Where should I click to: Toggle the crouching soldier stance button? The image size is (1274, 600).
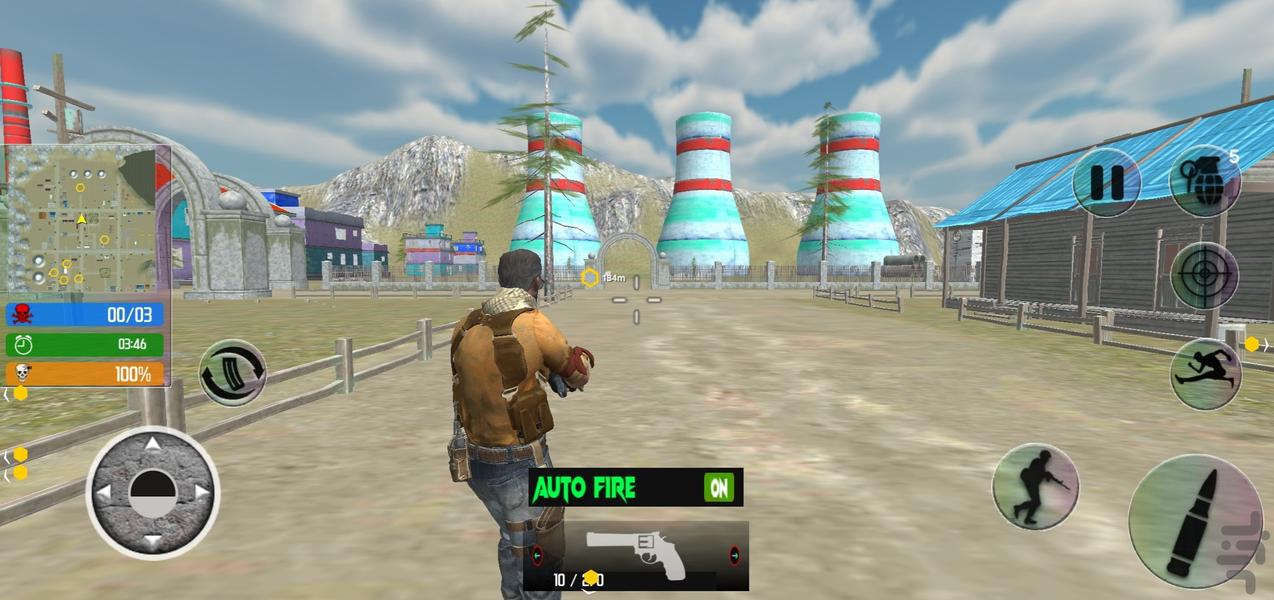tap(1035, 486)
